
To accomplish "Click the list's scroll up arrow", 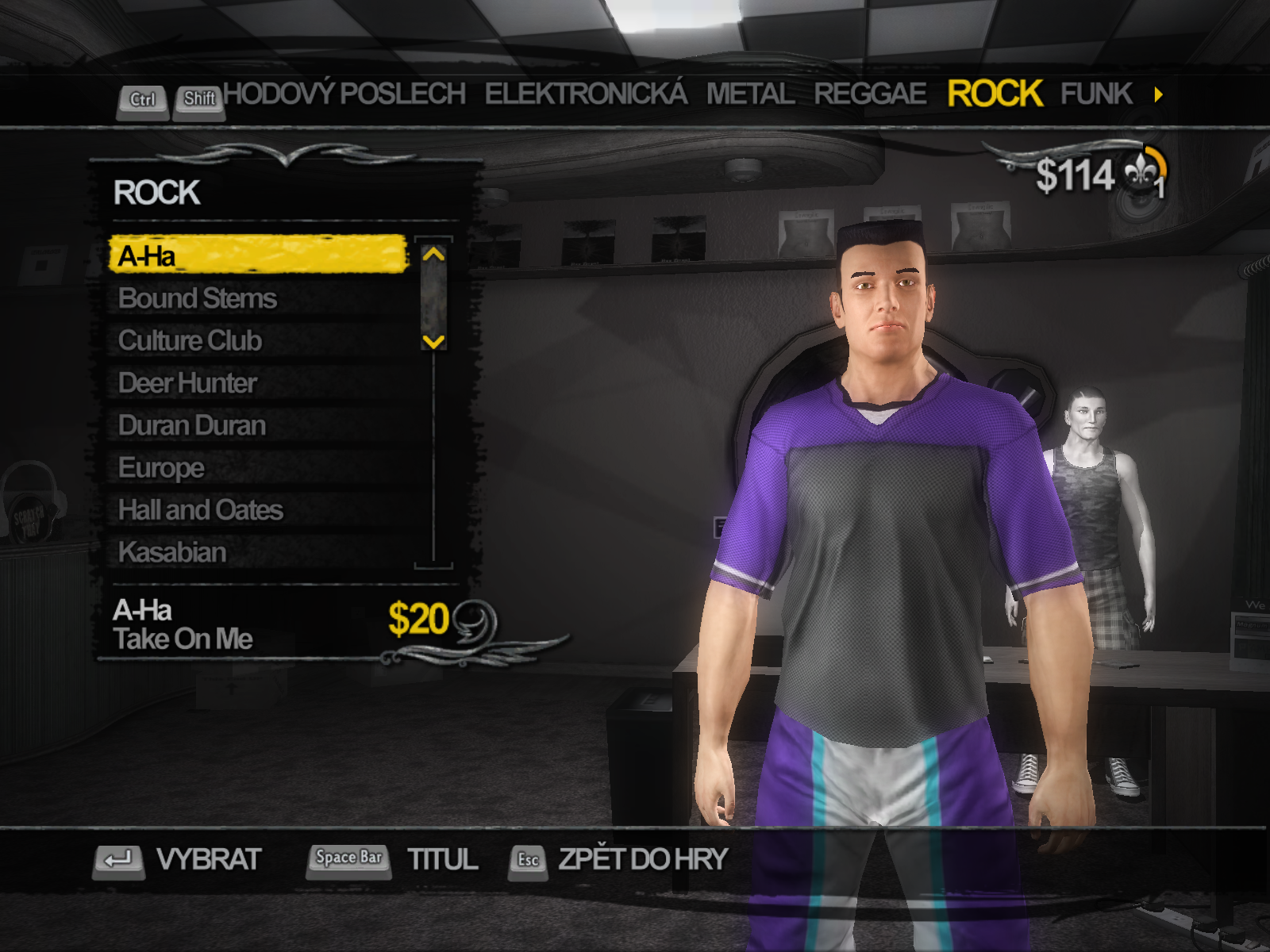I will 433,255.
